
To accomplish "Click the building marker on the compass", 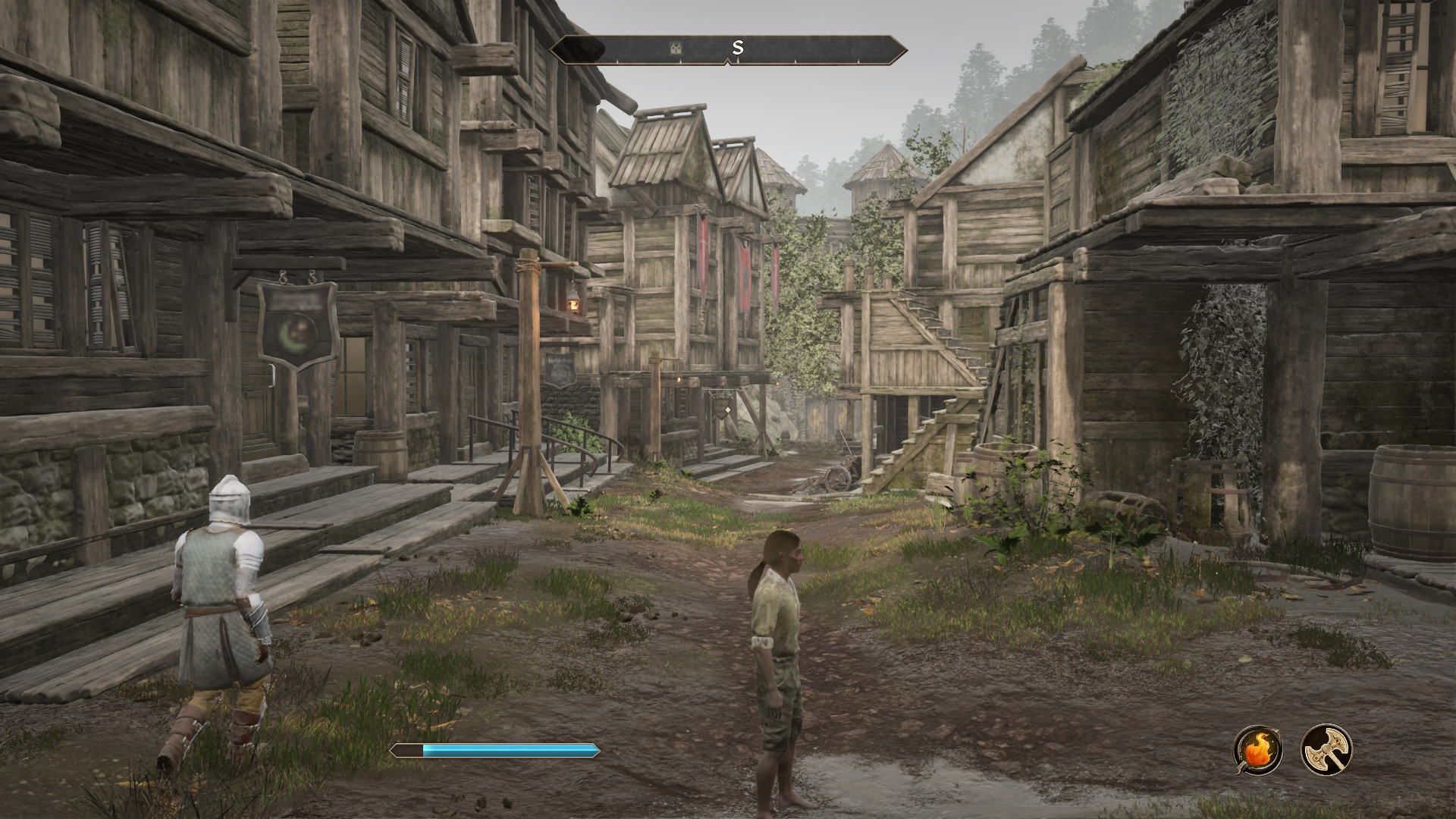I will [x=675, y=49].
